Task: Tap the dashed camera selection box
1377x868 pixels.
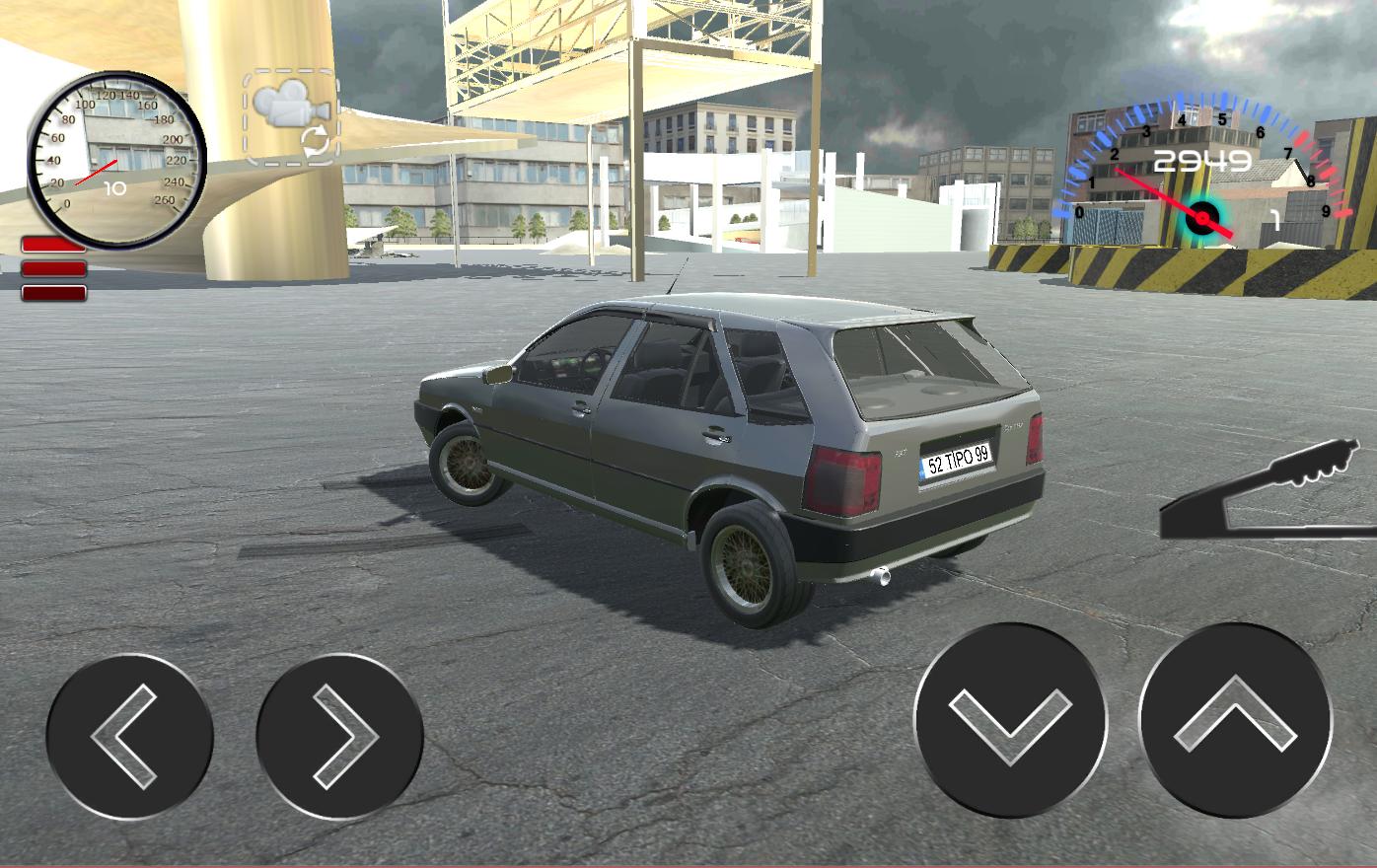Action: tap(289, 118)
